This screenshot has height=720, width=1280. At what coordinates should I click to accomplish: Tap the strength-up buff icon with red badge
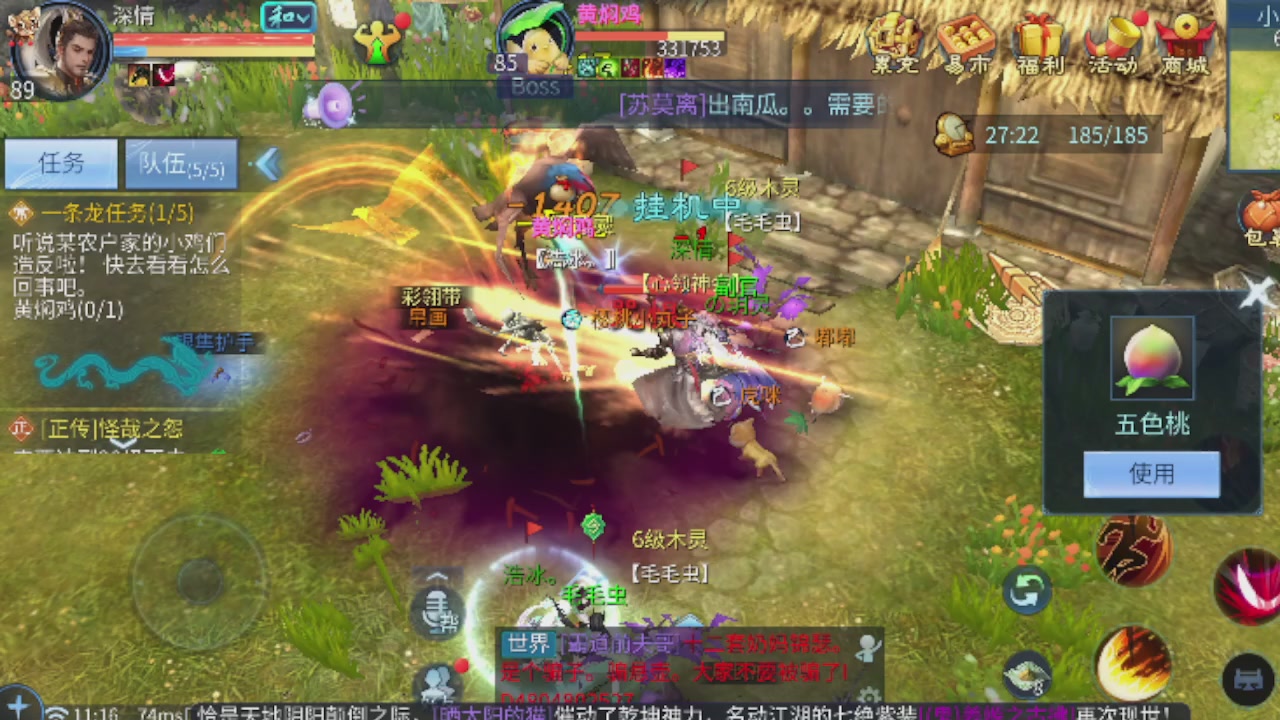pyautogui.click(x=378, y=42)
